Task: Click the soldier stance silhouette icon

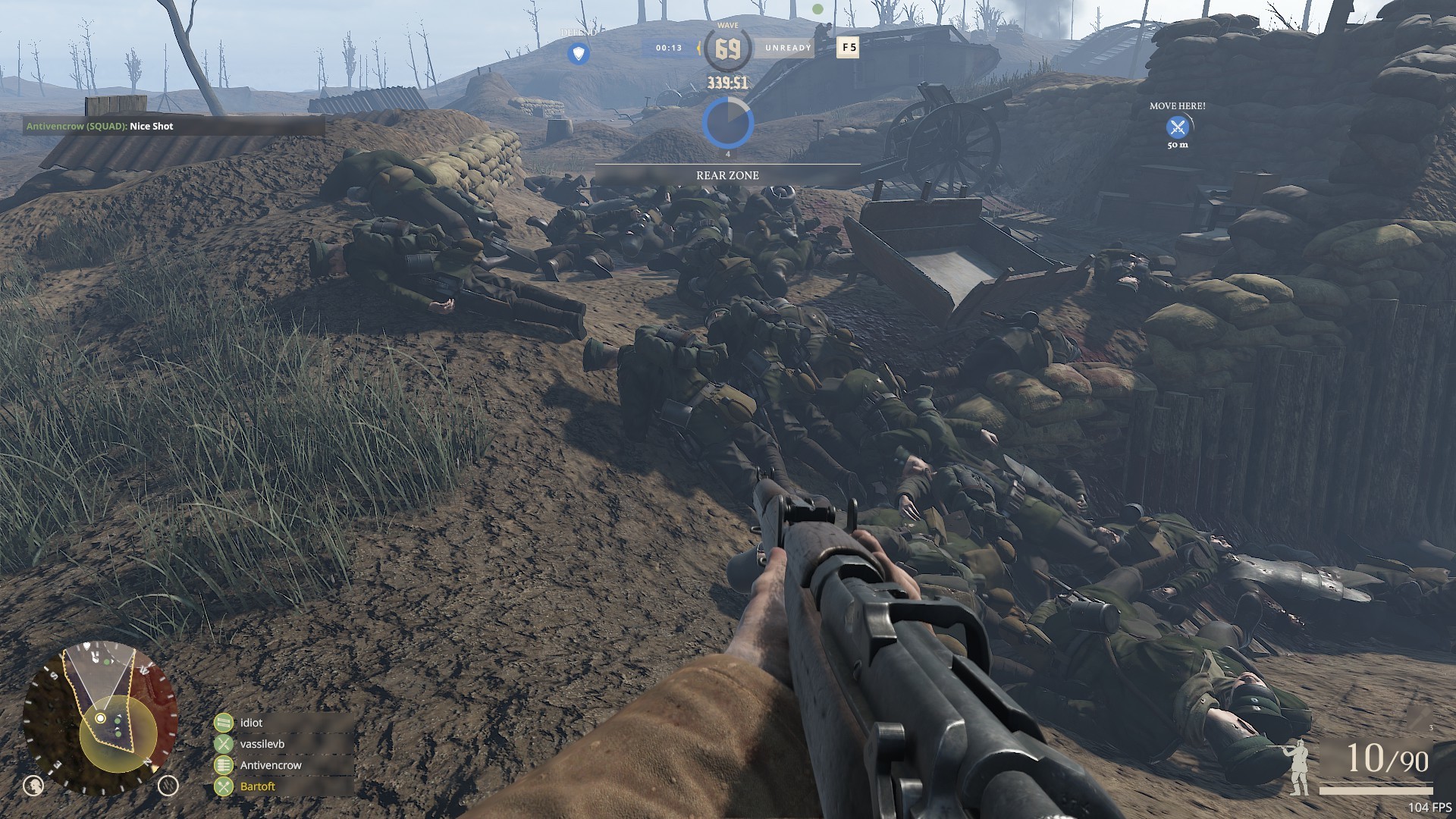Action: click(1298, 766)
